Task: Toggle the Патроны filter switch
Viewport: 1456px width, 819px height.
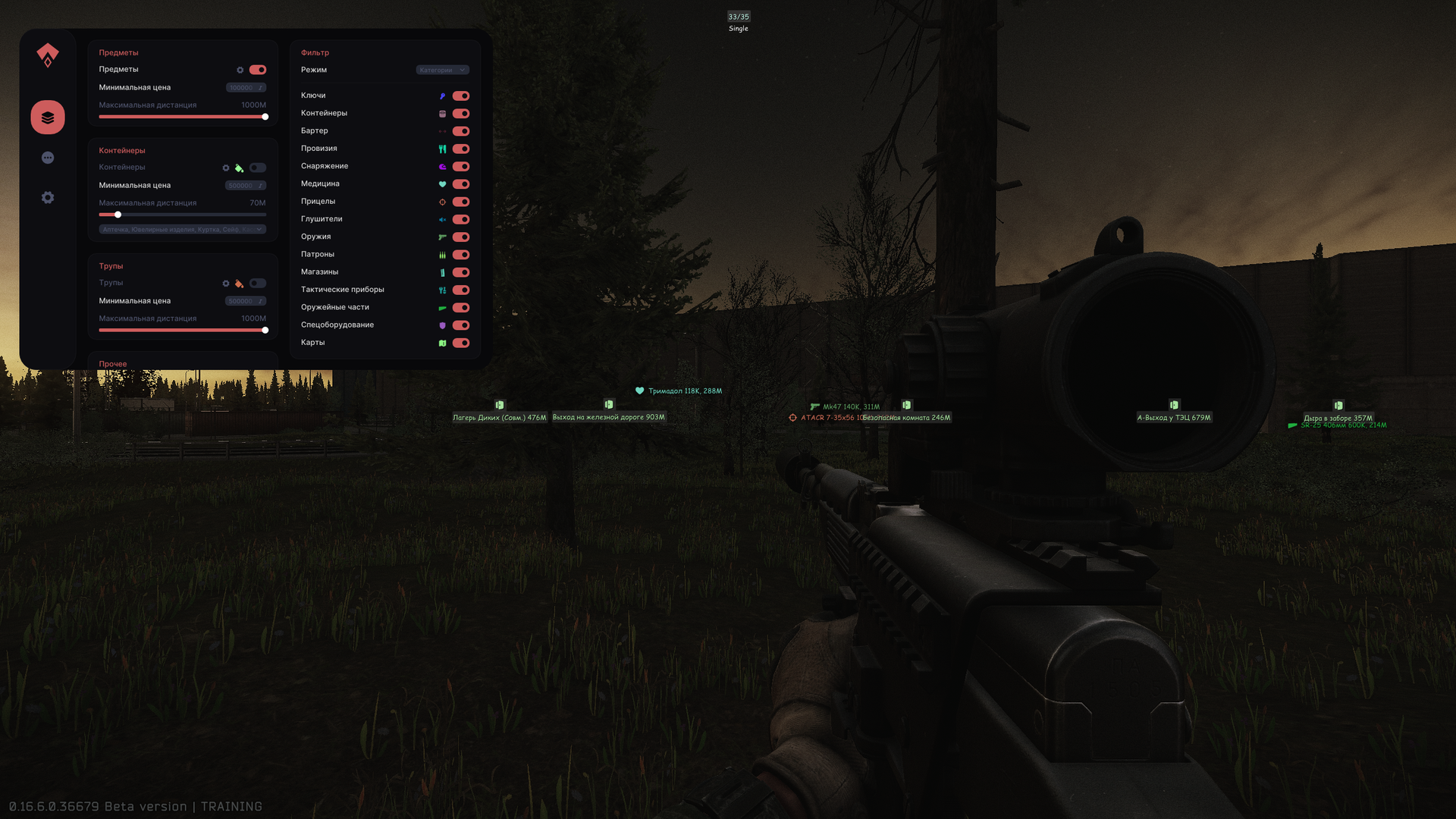Action: tap(461, 255)
